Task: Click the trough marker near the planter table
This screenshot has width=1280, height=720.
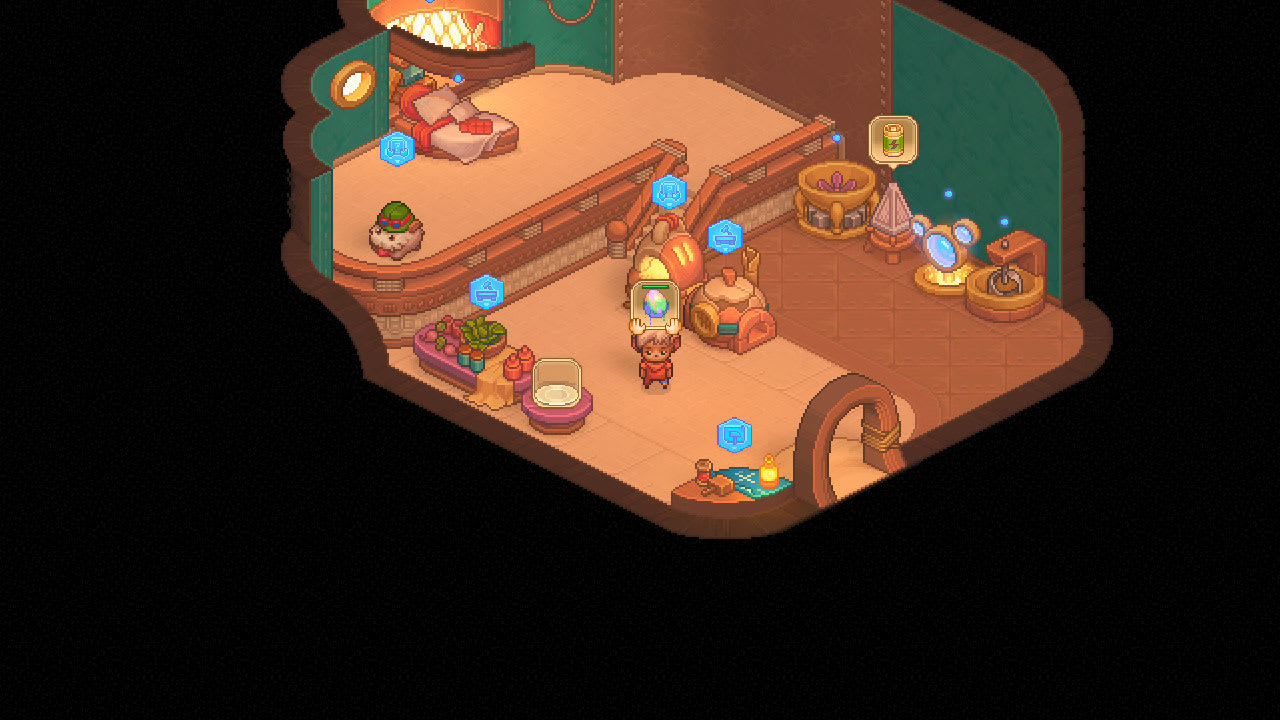Action: 486,291
